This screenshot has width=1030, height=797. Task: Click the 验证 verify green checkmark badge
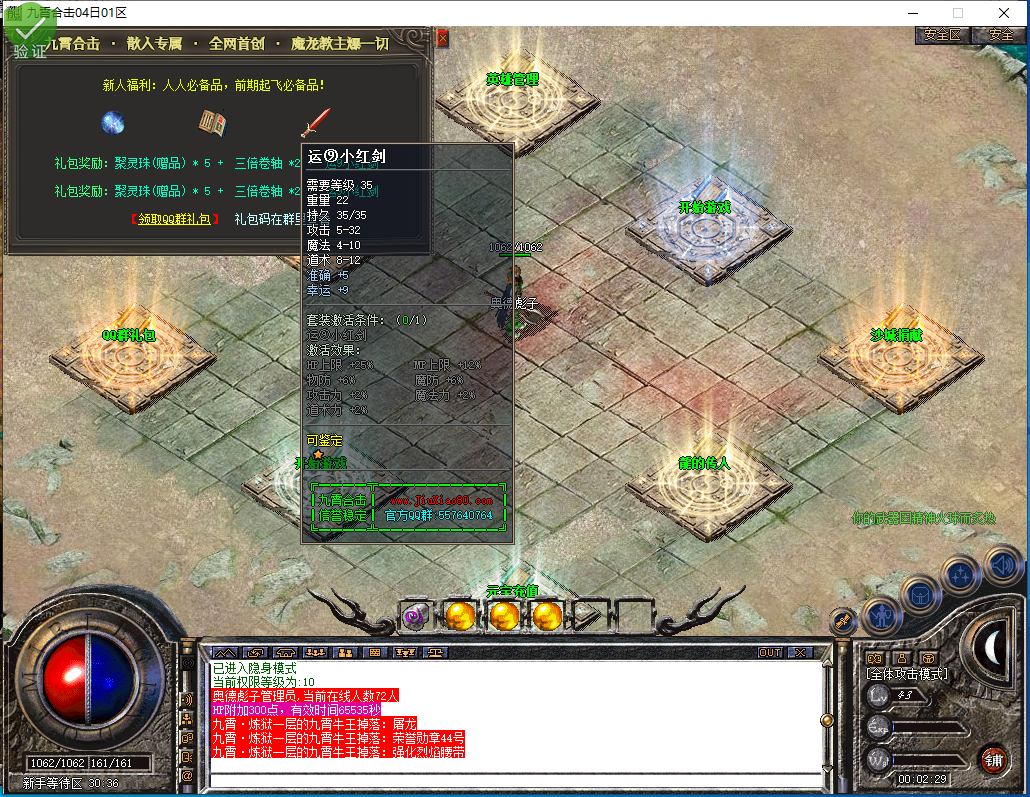30,36
